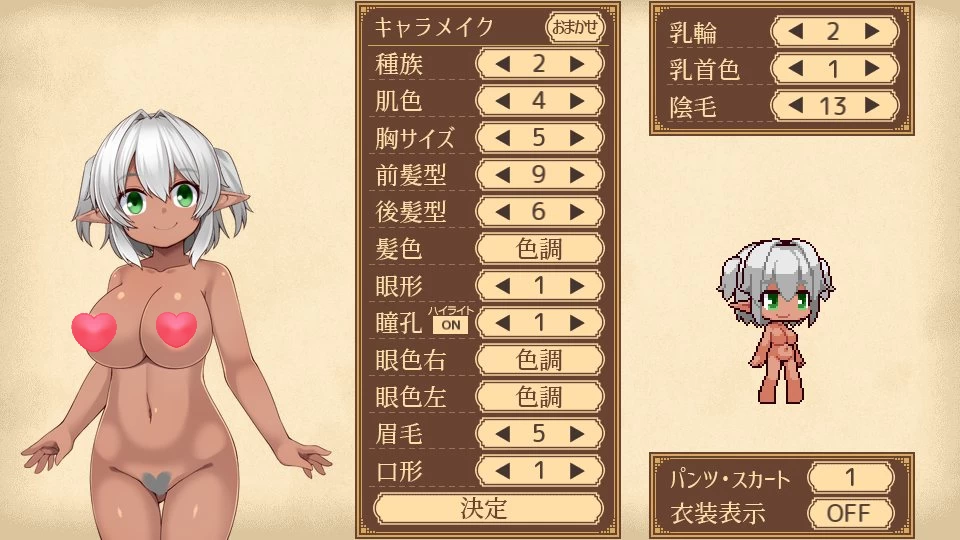960x540 pixels.
Task: Change the パンツ・スカート value button
Action: tap(851, 478)
